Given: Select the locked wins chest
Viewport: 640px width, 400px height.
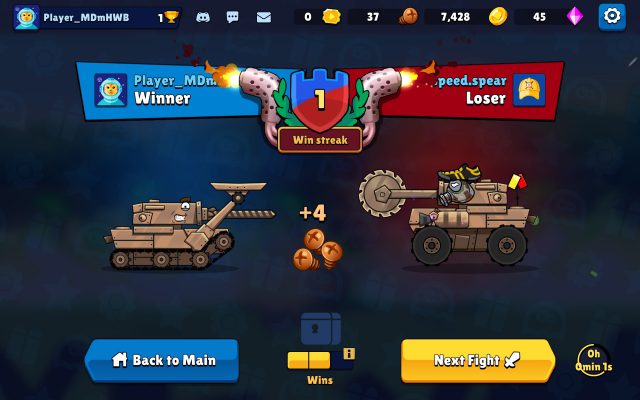Looking at the screenshot, I should (321, 329).
